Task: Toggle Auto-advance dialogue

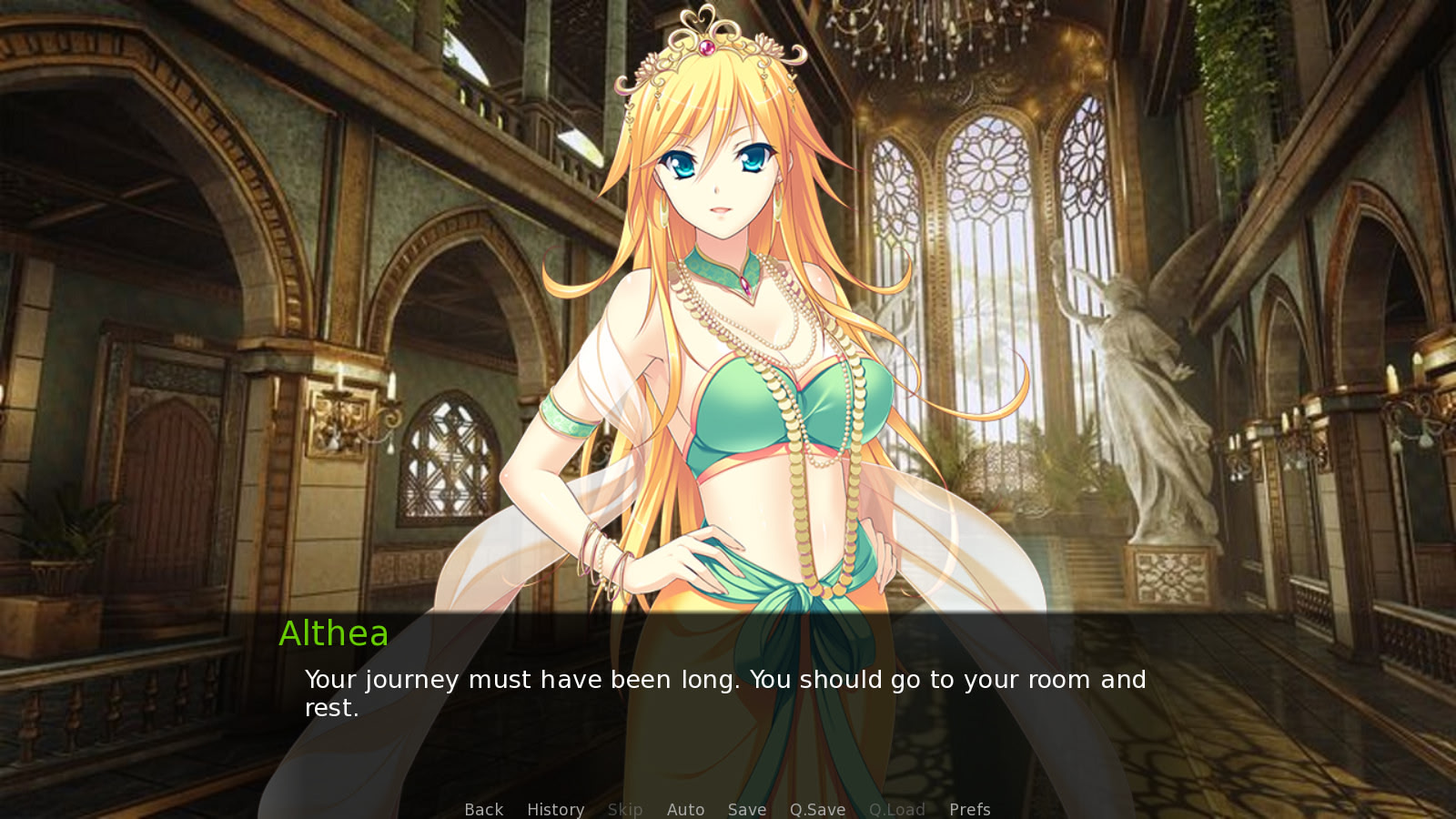Action: coord(685,809)
